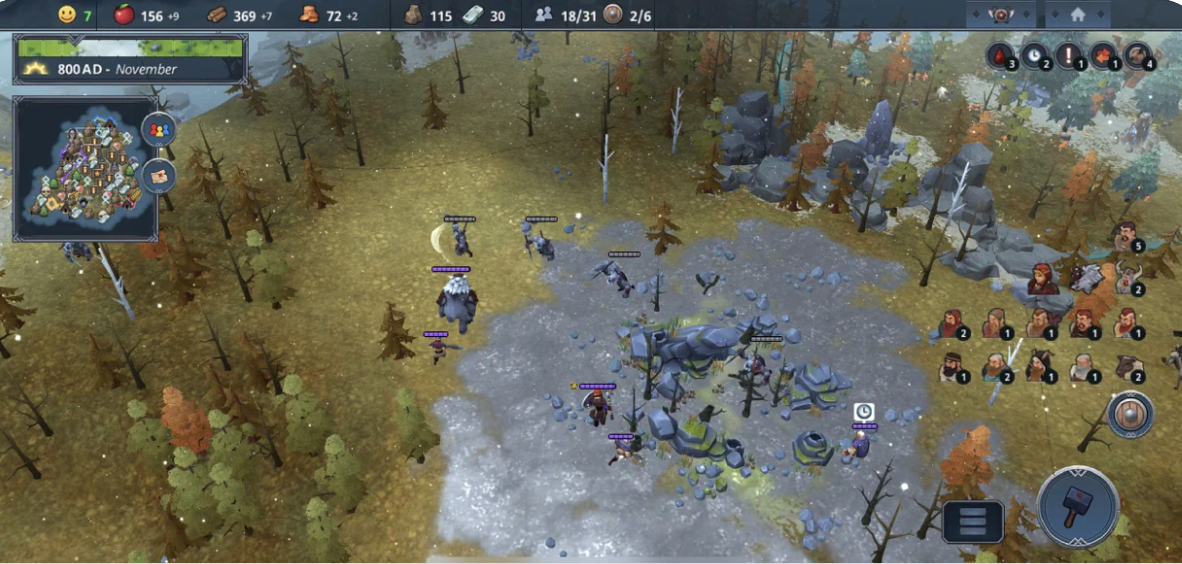Open the clock notification with count 2
Viewport: 1182px width, 564px height.
pyautogui.click(x=1034, y=55)
